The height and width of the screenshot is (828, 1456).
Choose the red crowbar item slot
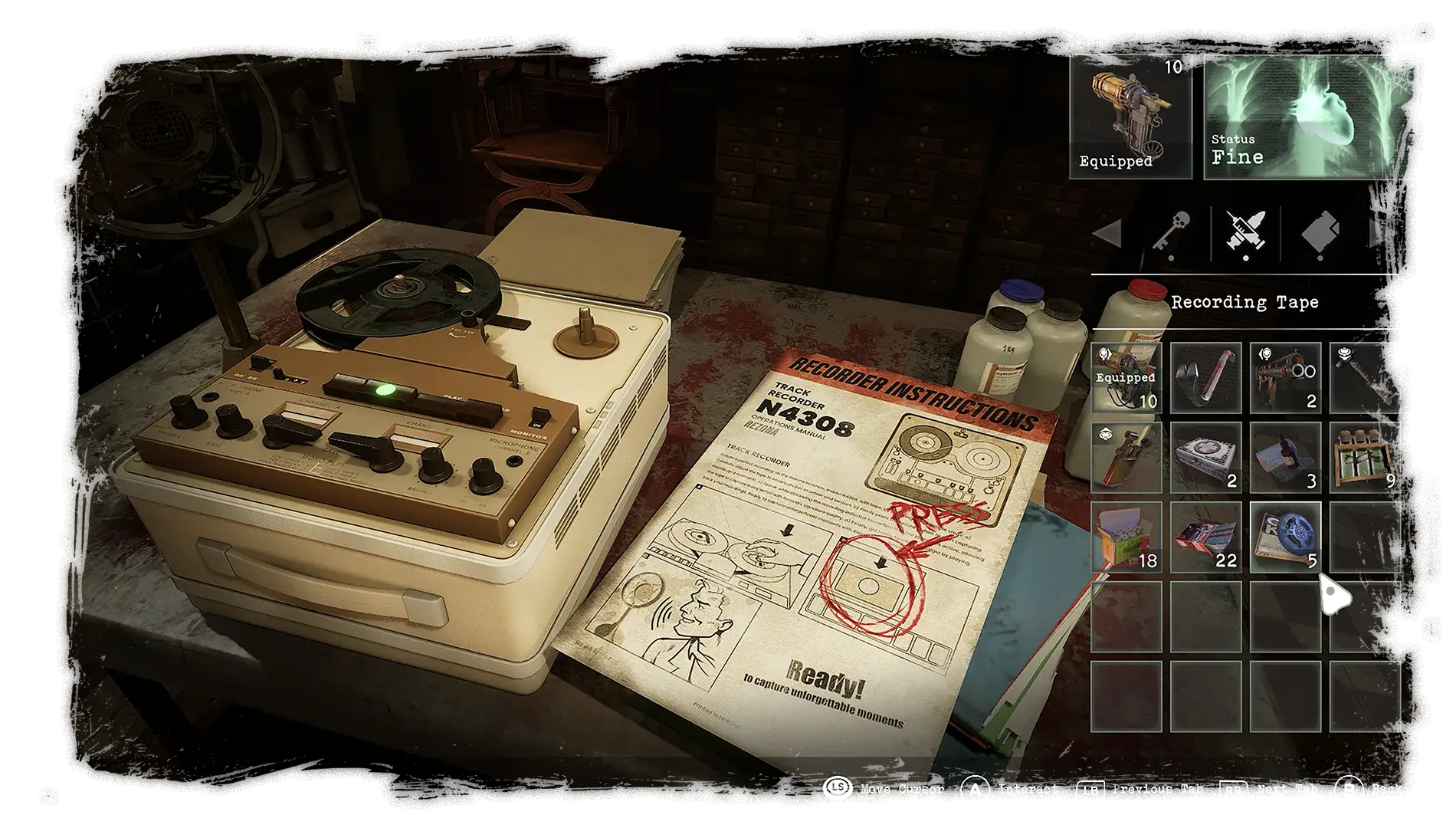tap(1205, 378)
